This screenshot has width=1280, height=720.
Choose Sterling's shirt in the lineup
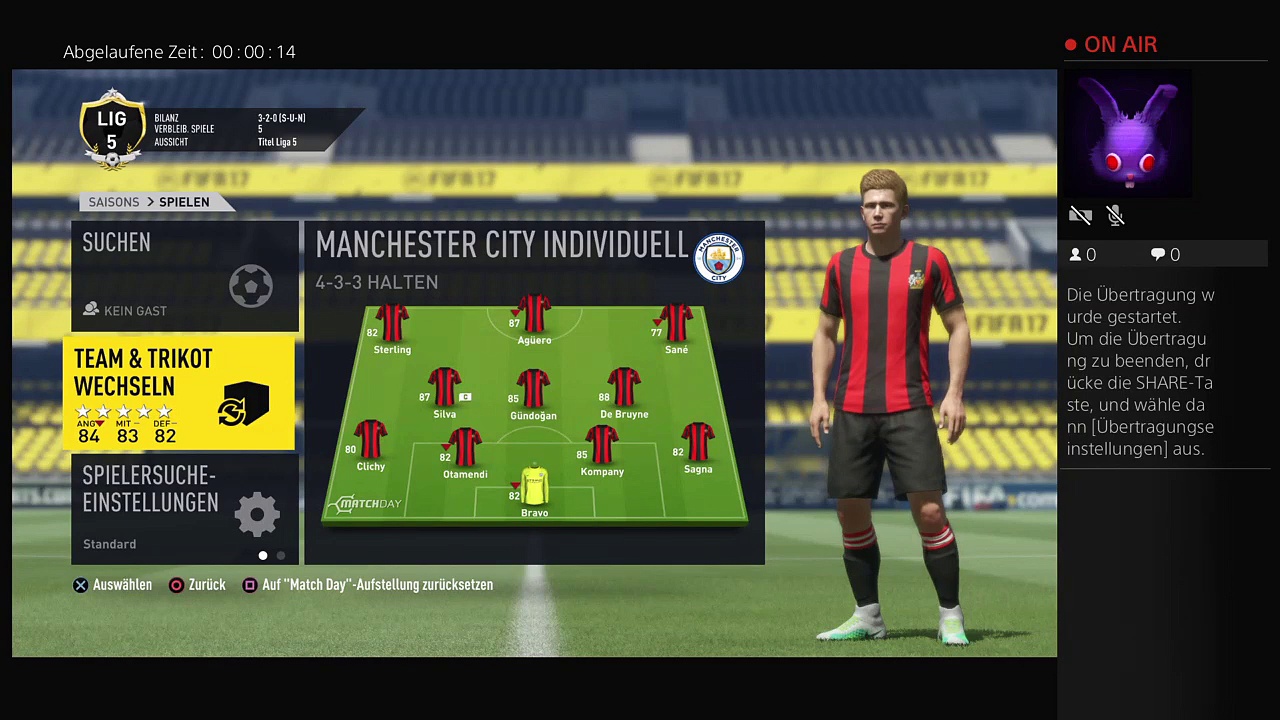(392, 323)
